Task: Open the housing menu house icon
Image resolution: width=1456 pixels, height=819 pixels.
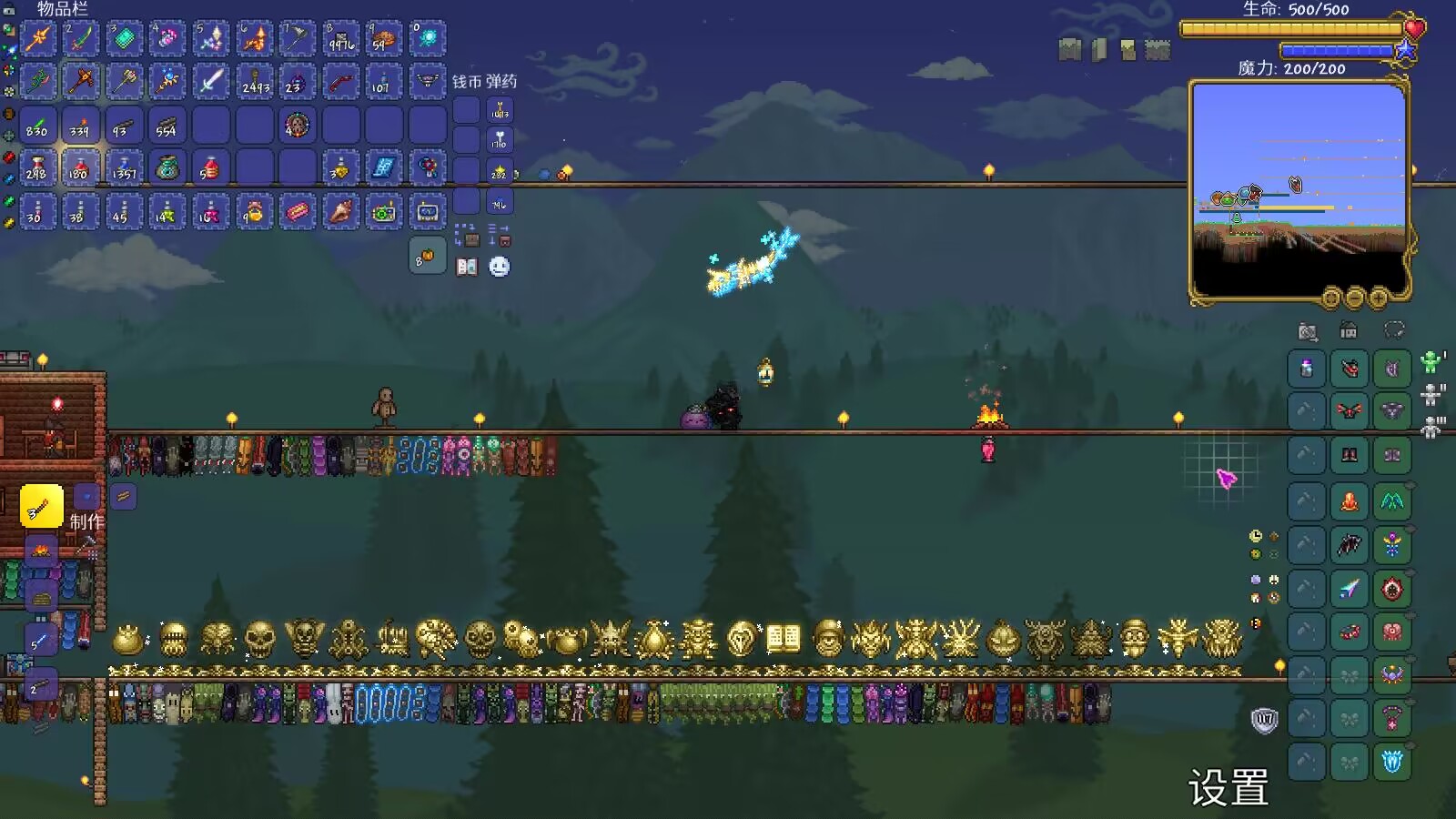Action: (x=1349, y=331)
